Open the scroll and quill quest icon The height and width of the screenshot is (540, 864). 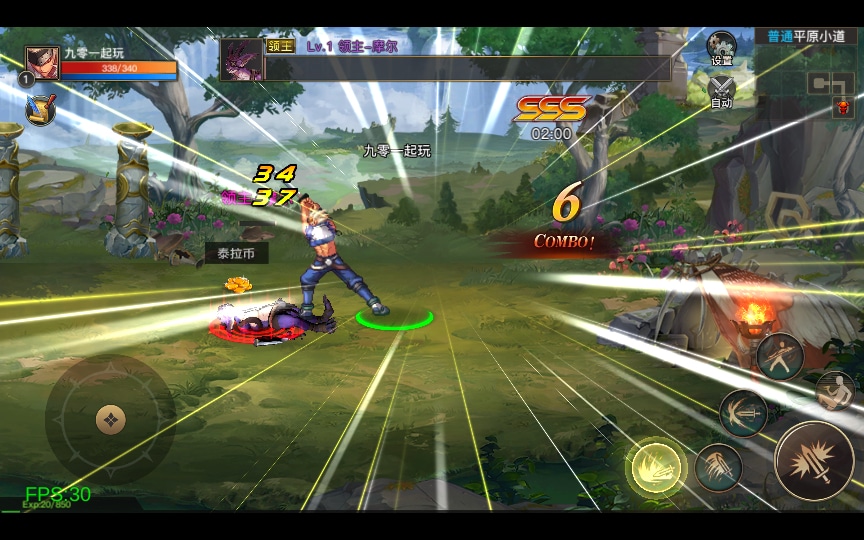click(40, 109)
